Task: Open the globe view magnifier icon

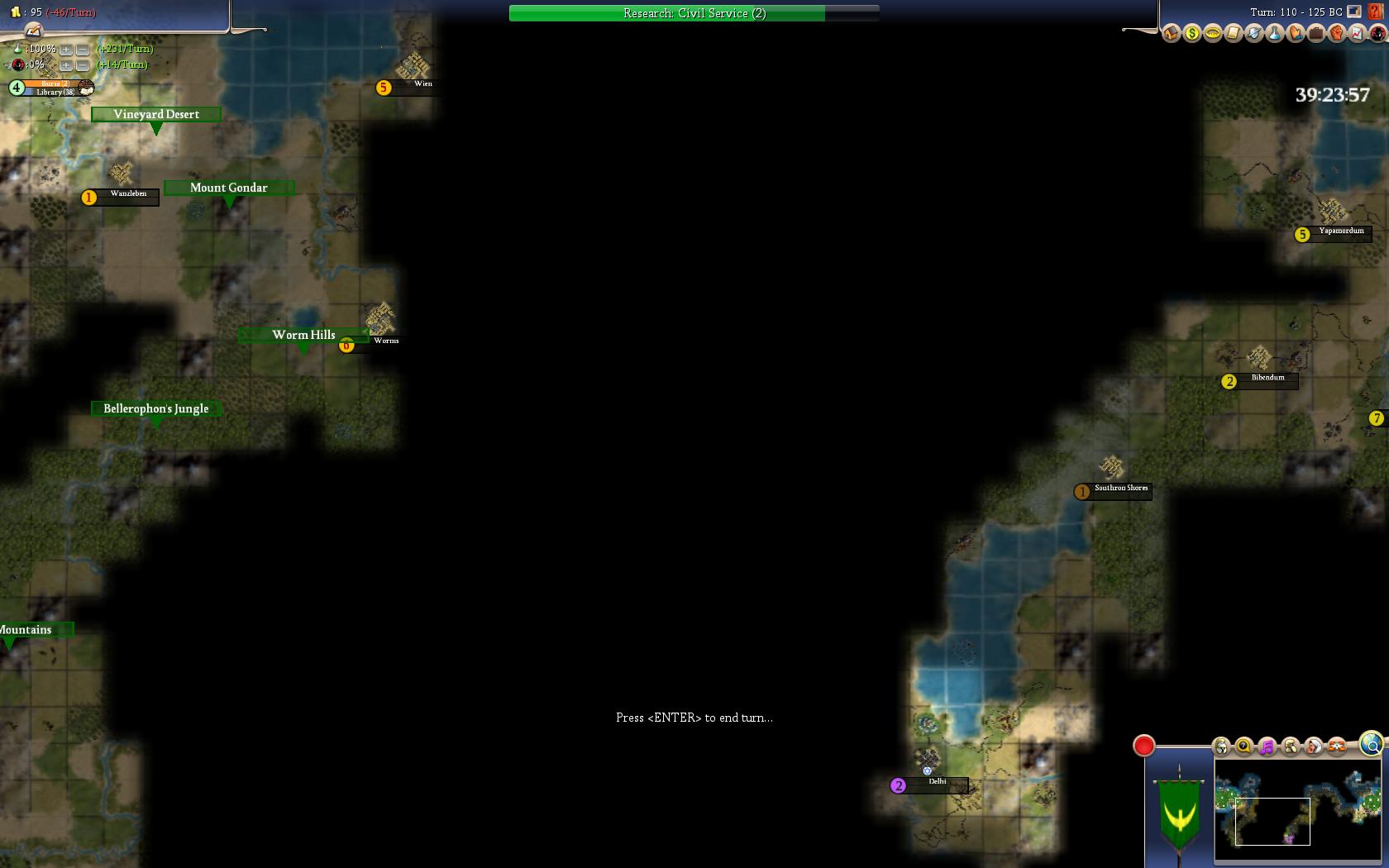Action: pyautogui.click(x=1371, y=744)
